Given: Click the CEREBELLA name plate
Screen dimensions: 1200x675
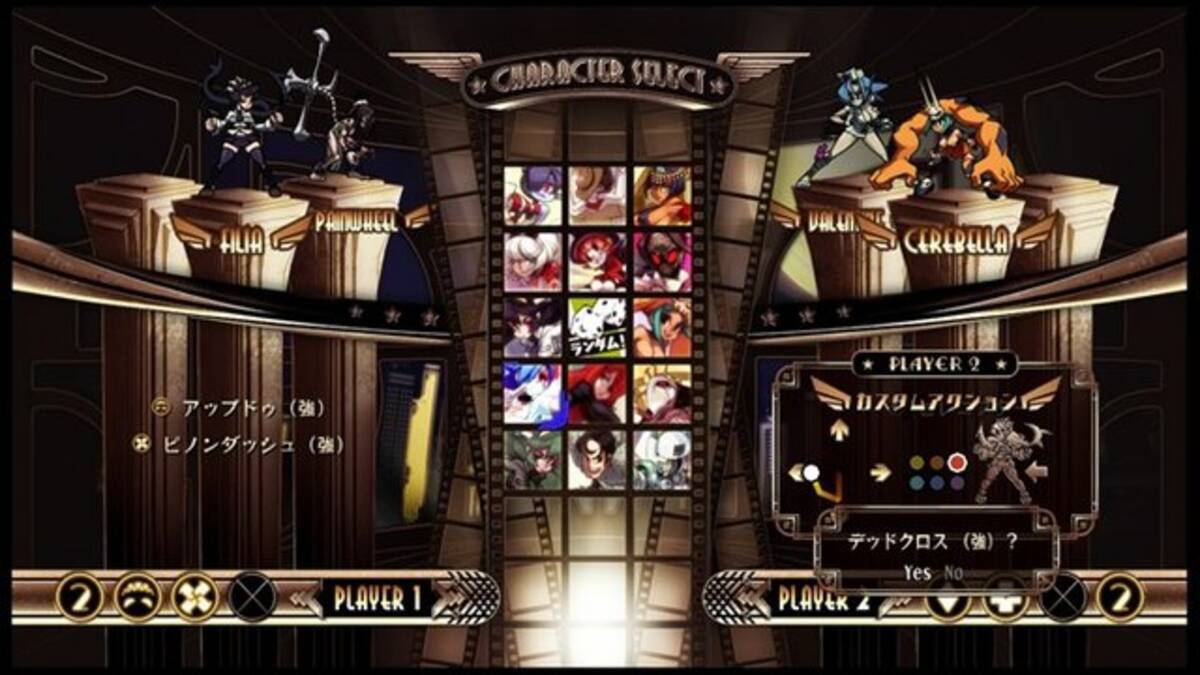Looking at the screenshot, I should click(x=954, y=240).
